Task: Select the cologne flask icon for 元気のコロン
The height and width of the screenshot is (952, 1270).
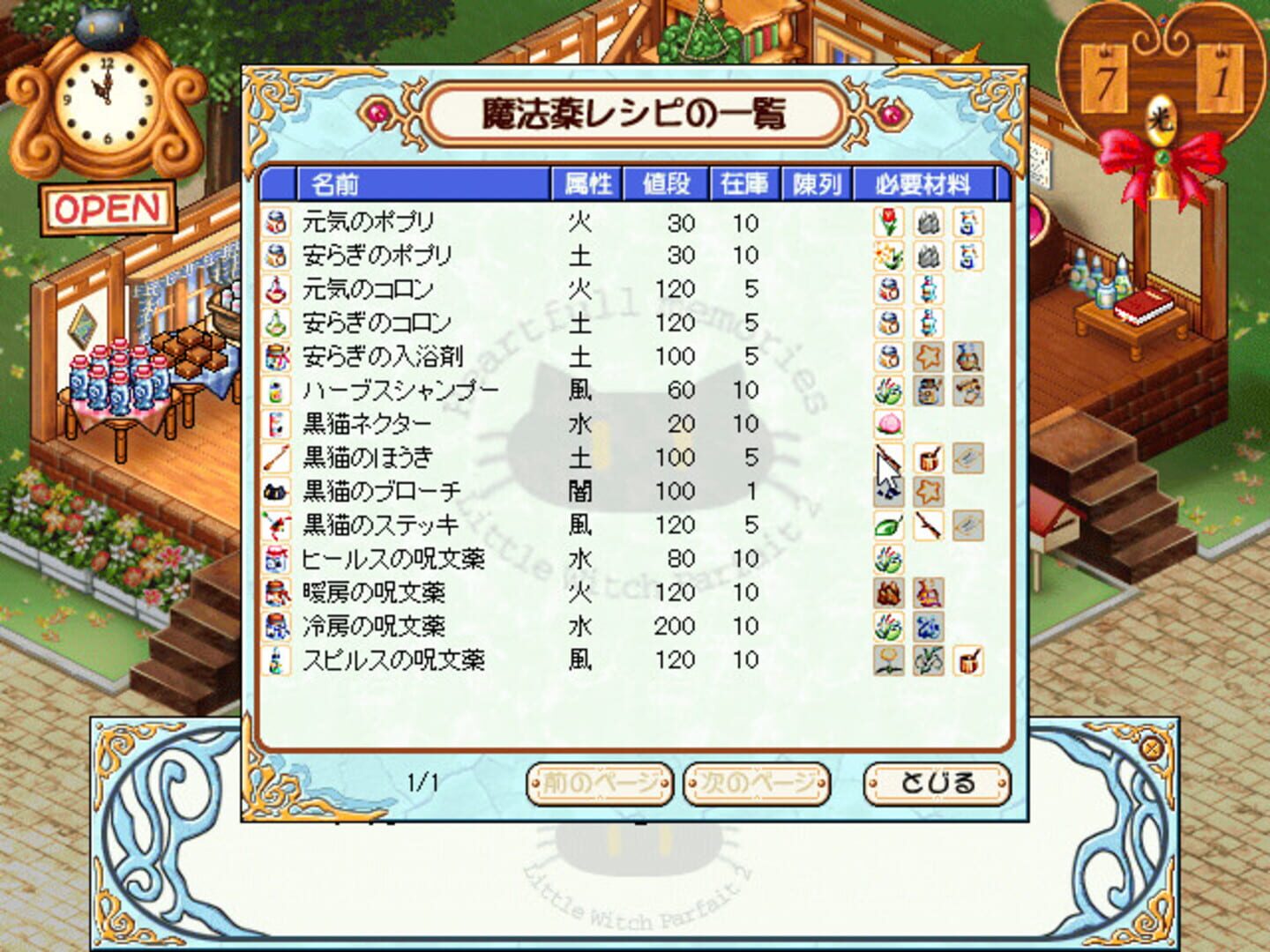Action: coord(276,289)
